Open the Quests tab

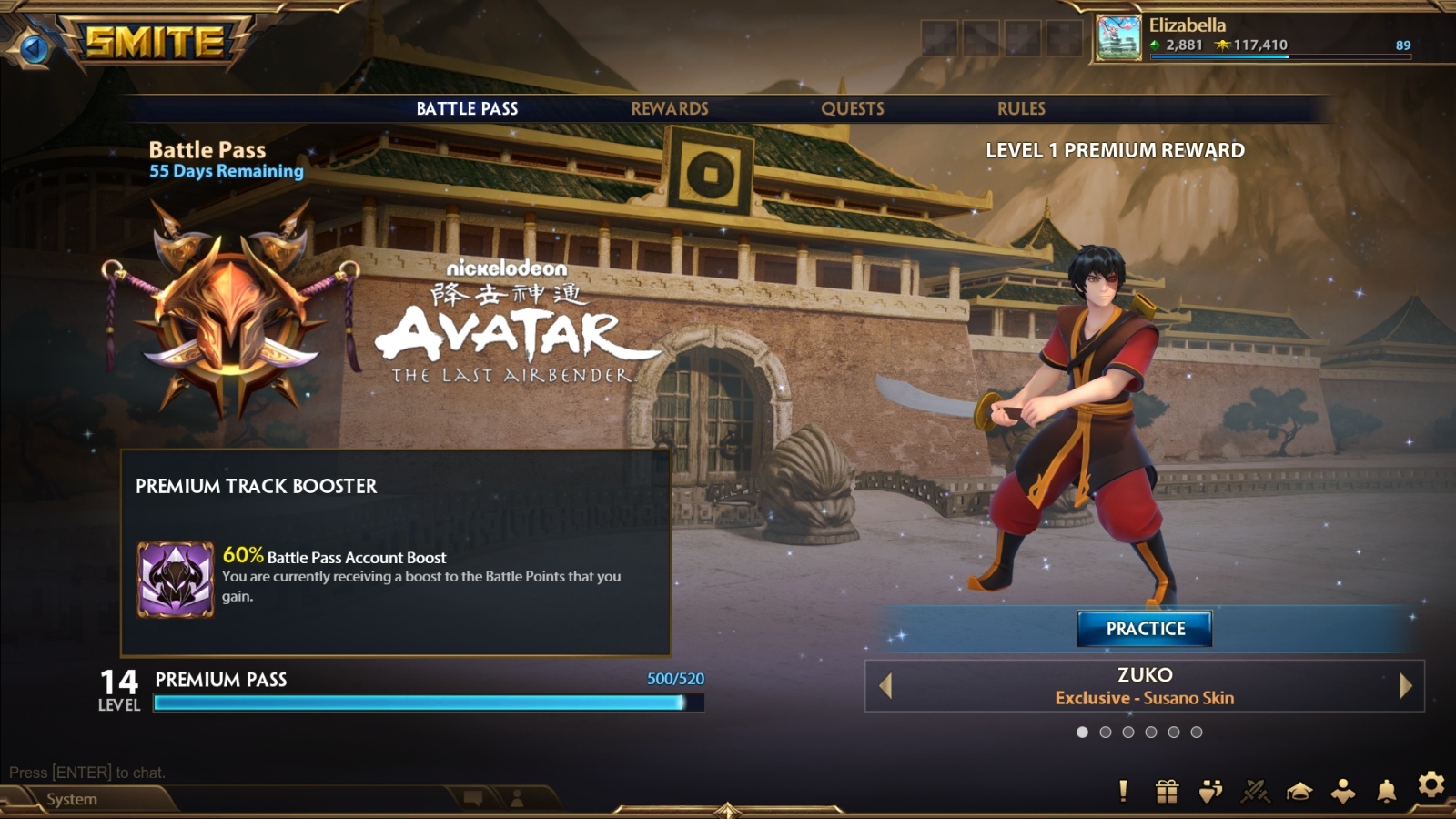click(853, 108)
